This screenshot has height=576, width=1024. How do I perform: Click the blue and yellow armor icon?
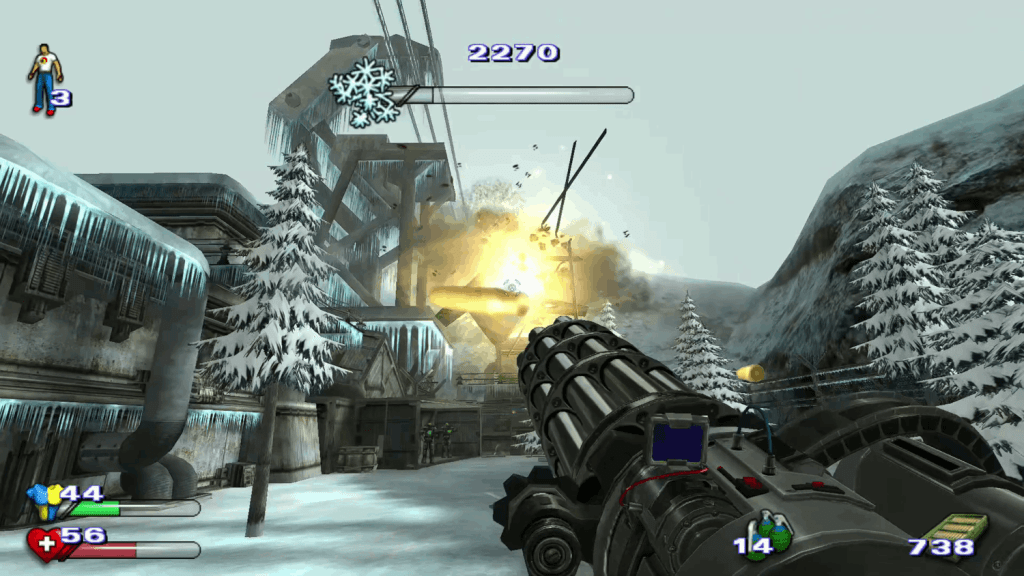coord(44,497)
